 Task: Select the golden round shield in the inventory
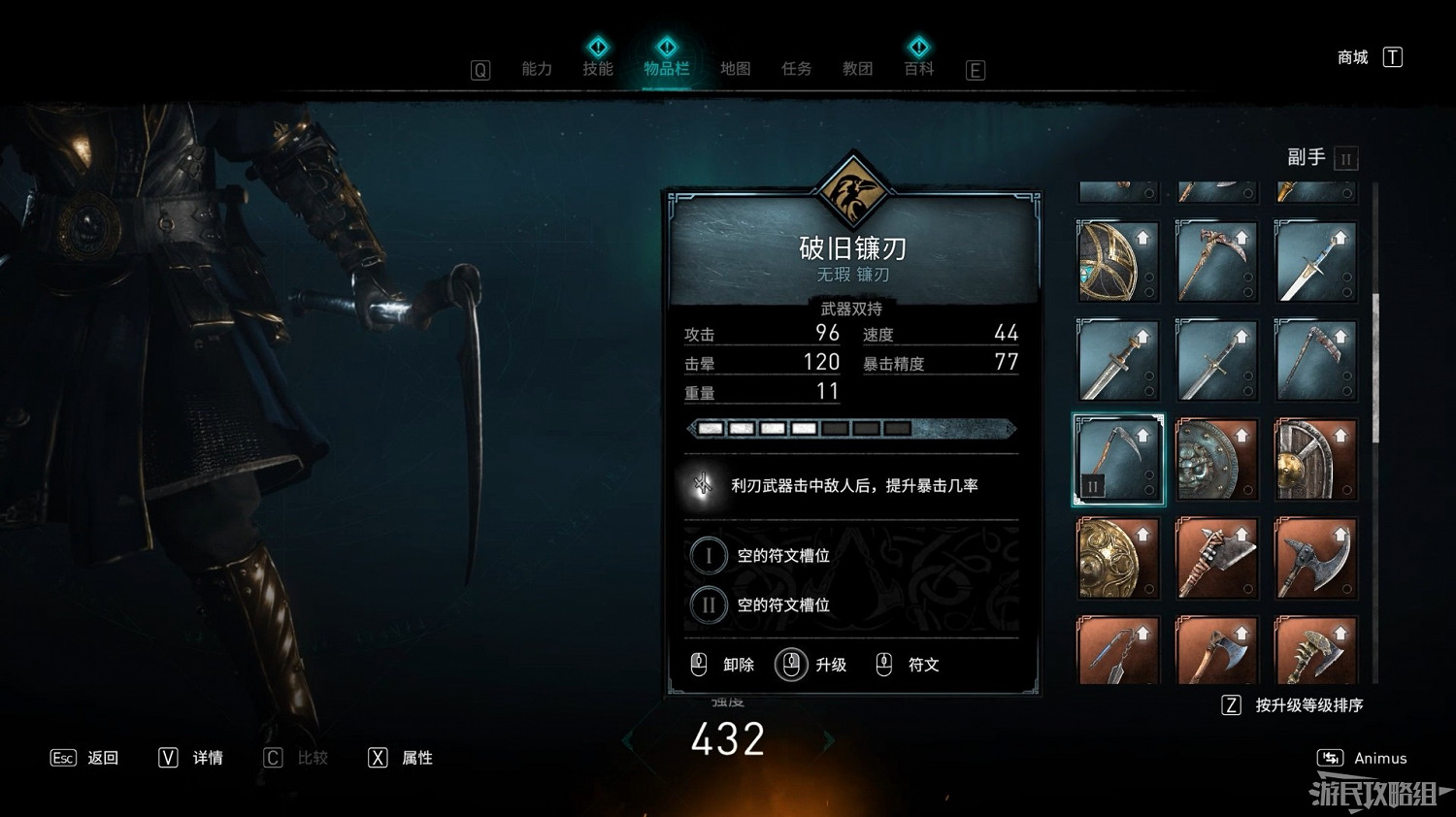(1118, 558)
